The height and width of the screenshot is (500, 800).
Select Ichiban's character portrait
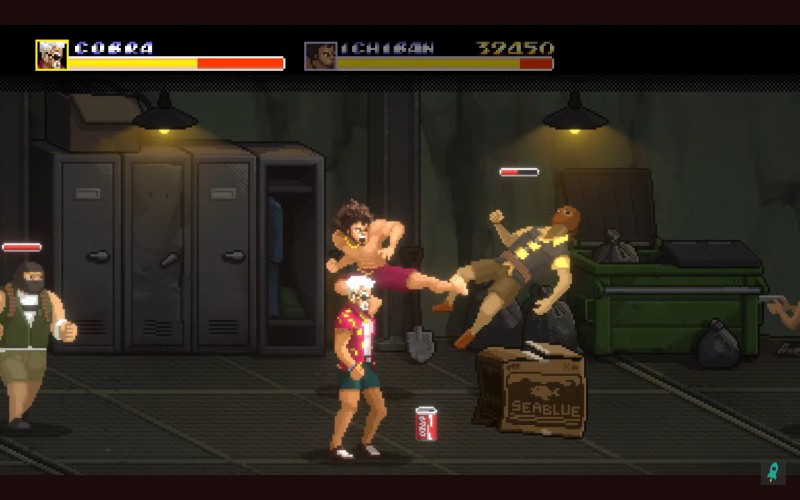tap(320, 55)
